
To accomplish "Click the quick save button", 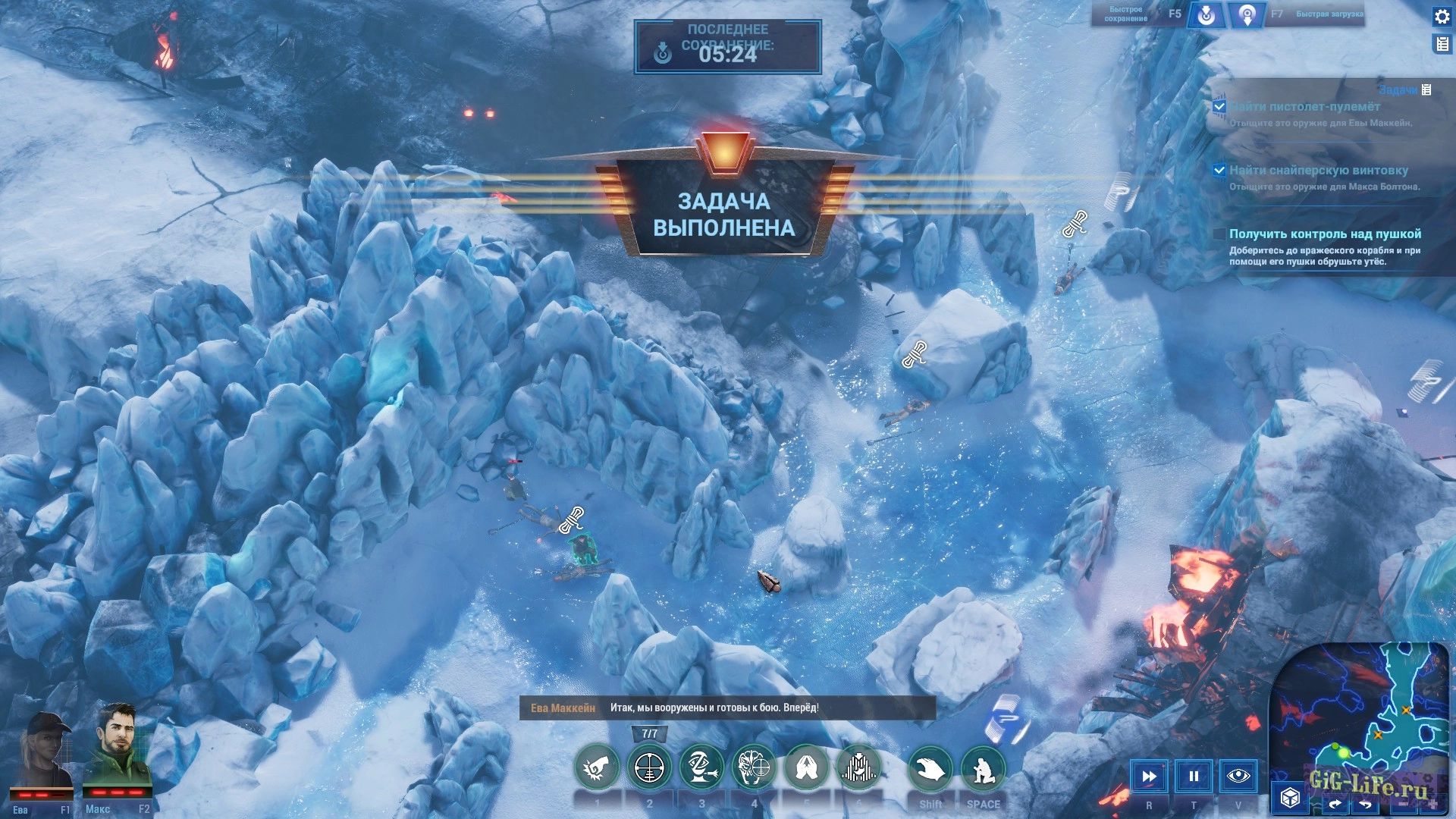I will click(x=1206, y=15).
